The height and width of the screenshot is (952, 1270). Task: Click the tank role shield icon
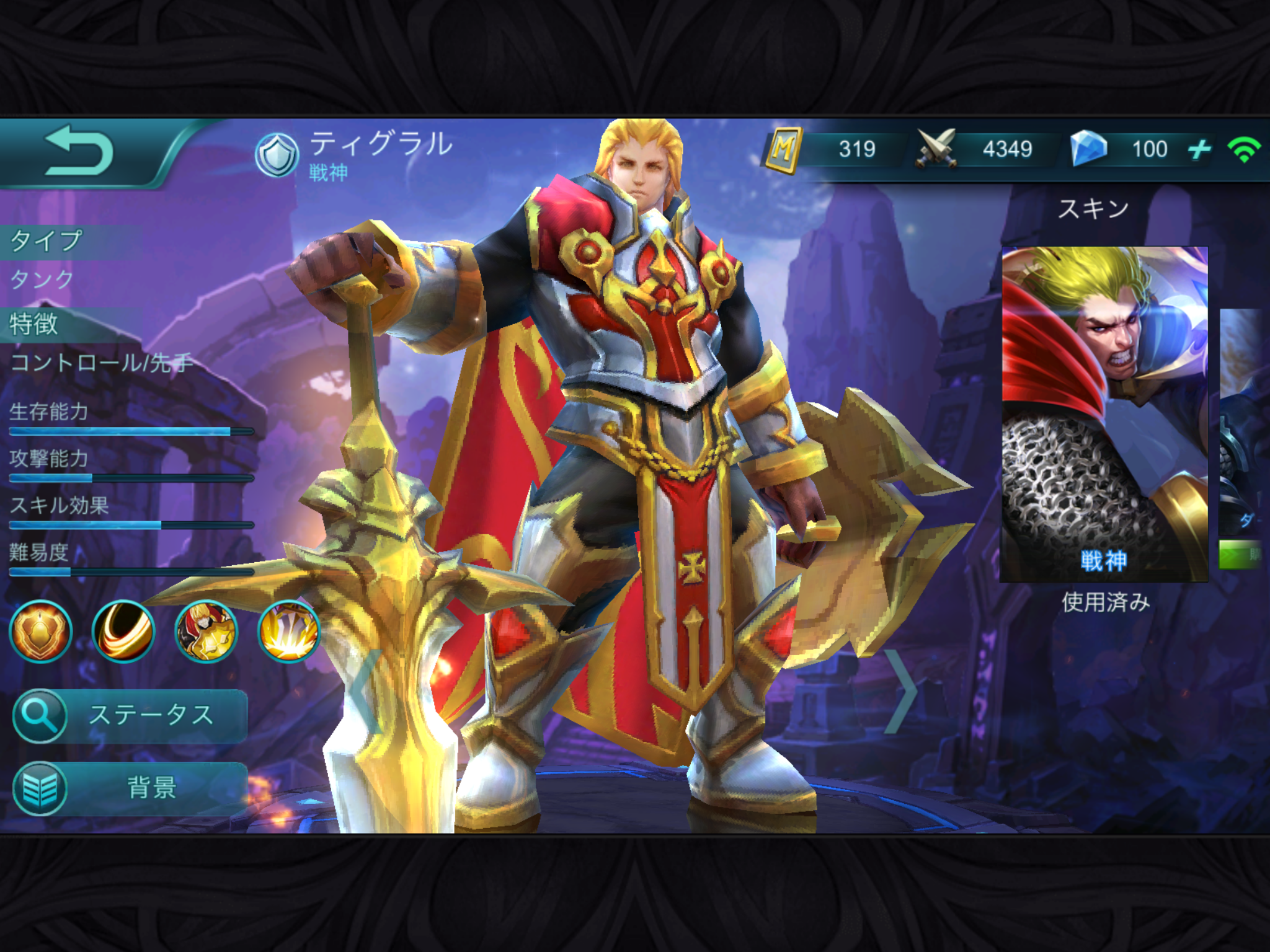[277, 155]
